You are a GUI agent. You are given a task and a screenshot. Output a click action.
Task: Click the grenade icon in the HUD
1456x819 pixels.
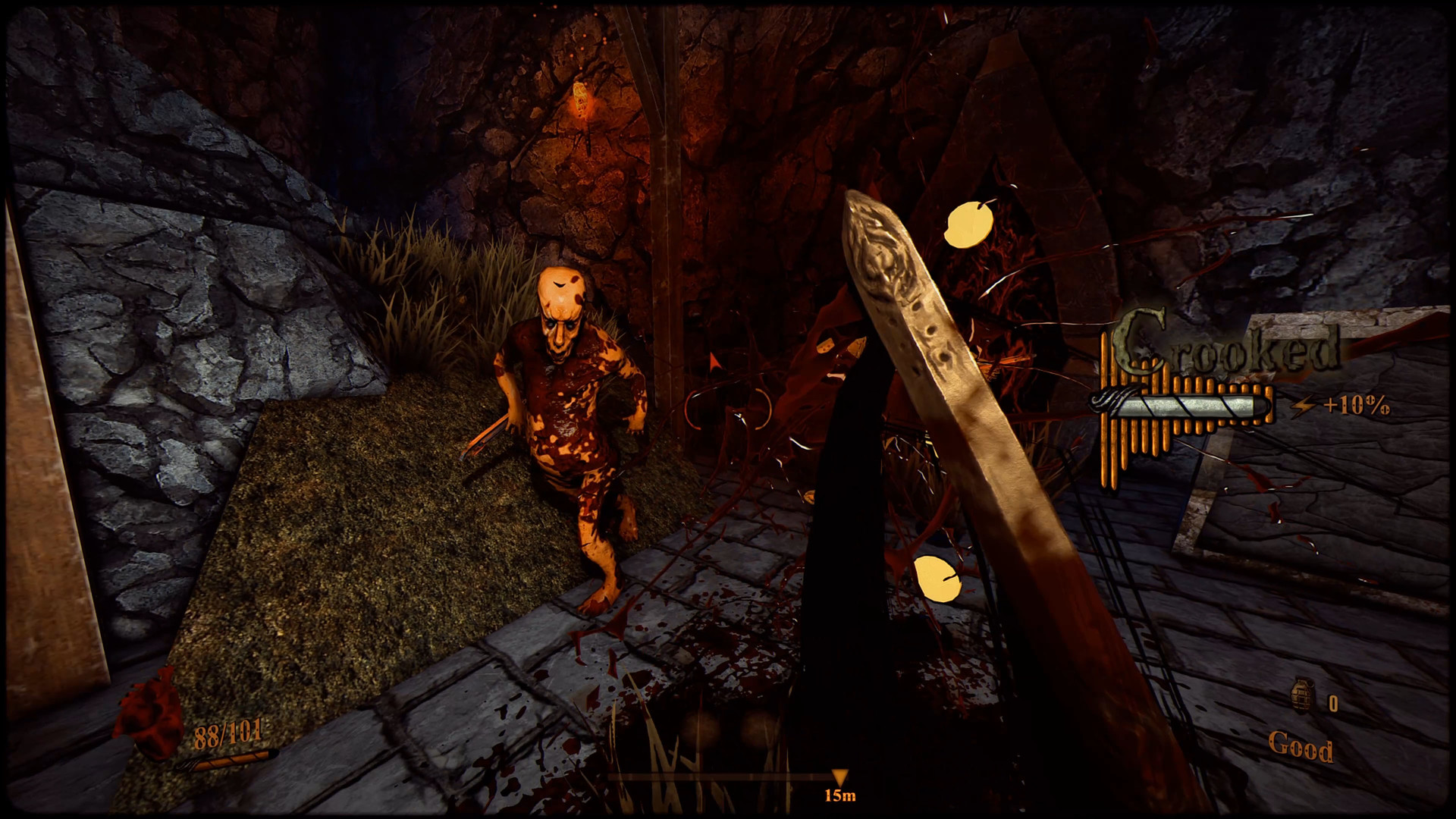click(x=1301, y=695)
